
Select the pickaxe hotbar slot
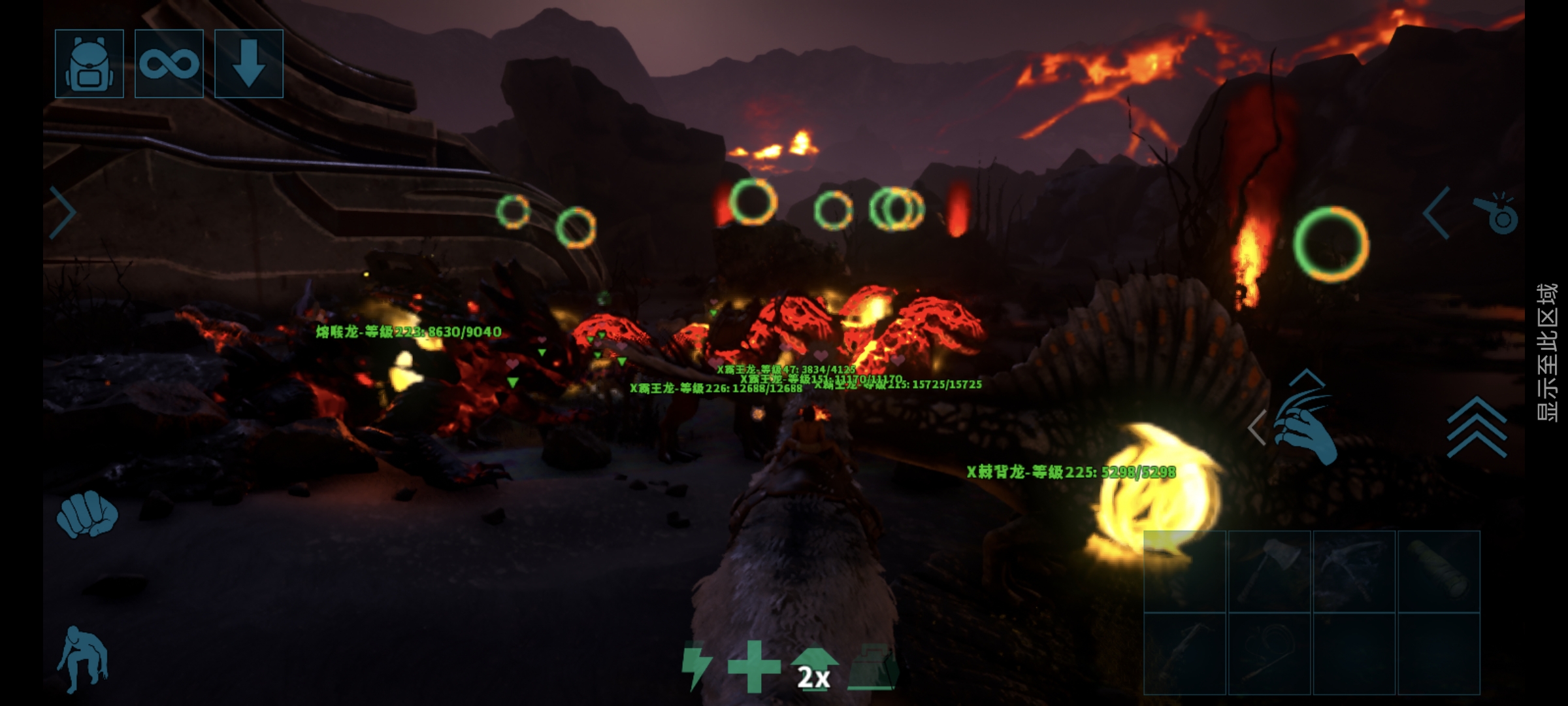click(1354, 571)
